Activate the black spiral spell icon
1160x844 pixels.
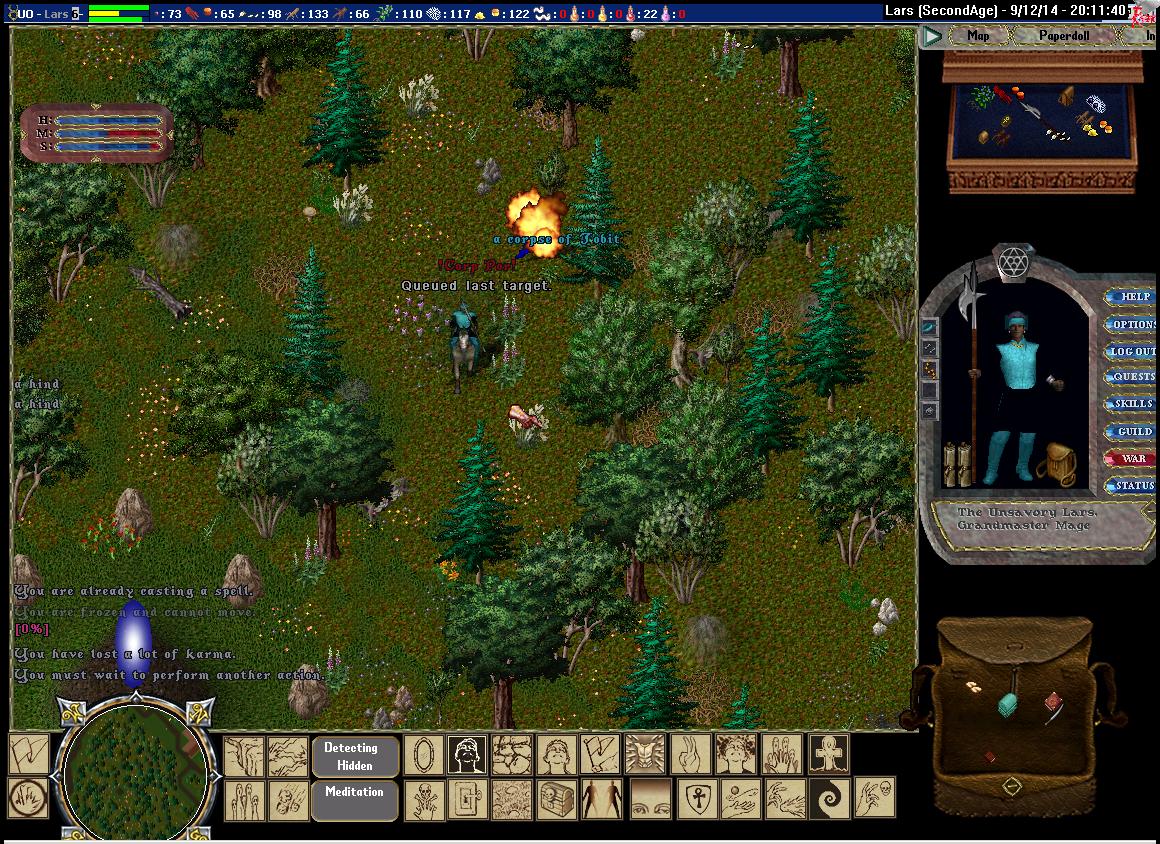tap(829, 798)
